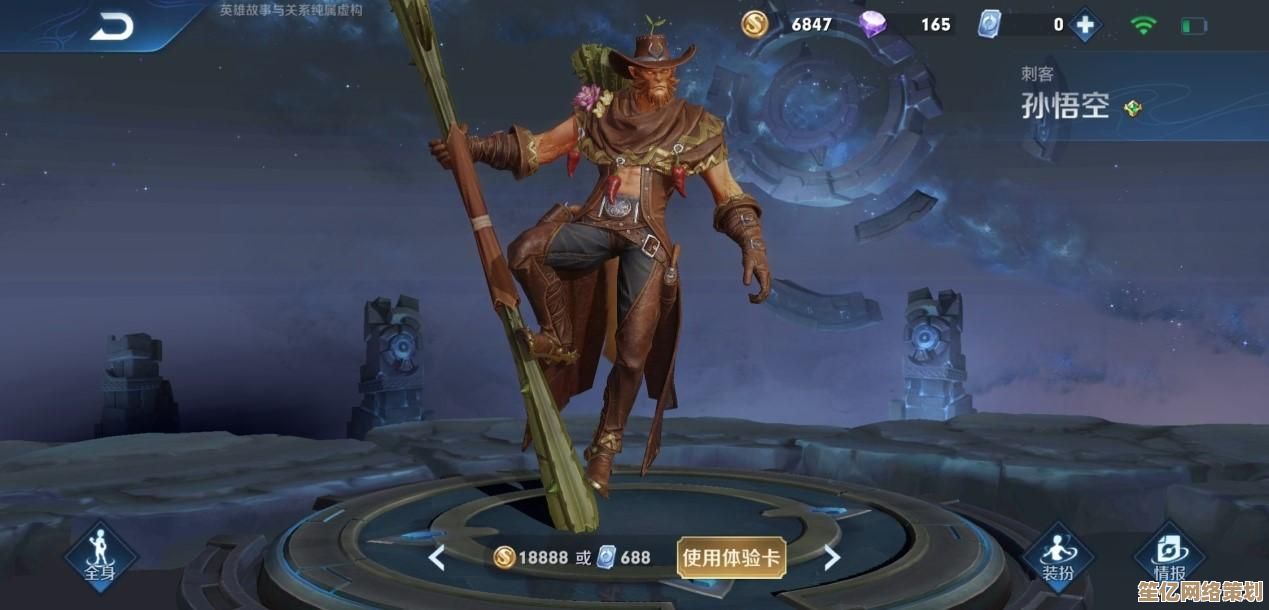1269x610 pixels.
Task: Show the next skin with the right arrow
Action: (832, 557)
